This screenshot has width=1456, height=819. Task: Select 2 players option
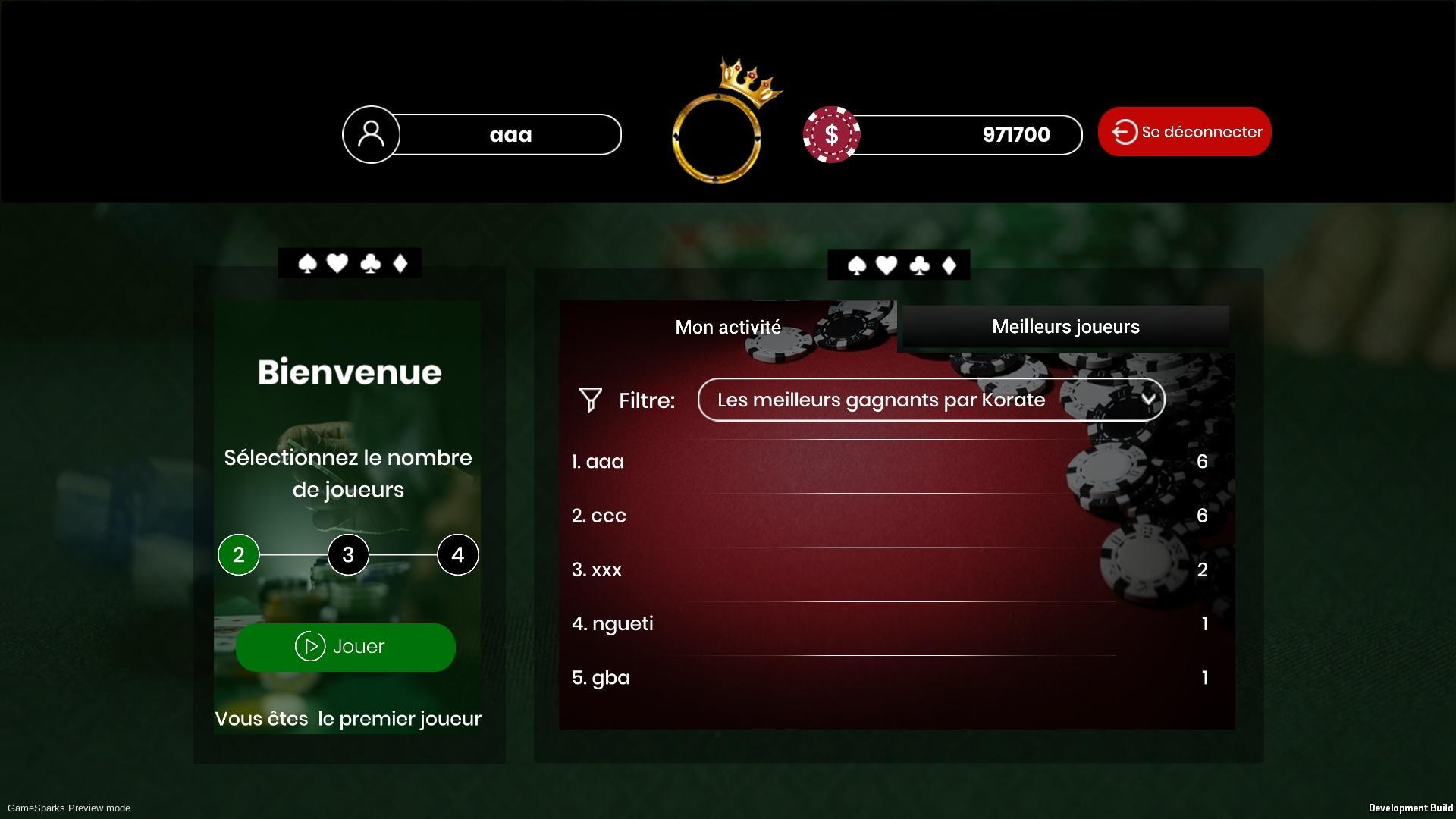click(238, 554)
